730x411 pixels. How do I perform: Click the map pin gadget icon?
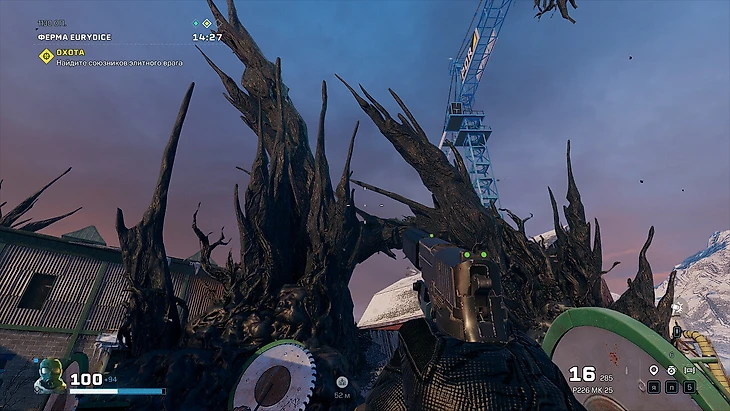point(653,370)
